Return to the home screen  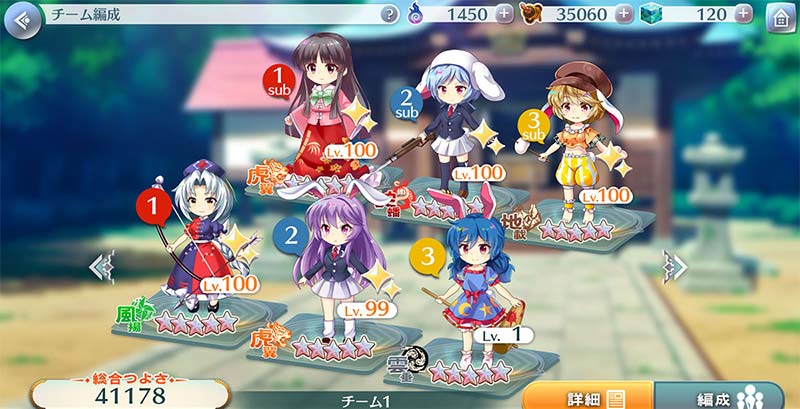pyautogui.click(x=781, y=17)
